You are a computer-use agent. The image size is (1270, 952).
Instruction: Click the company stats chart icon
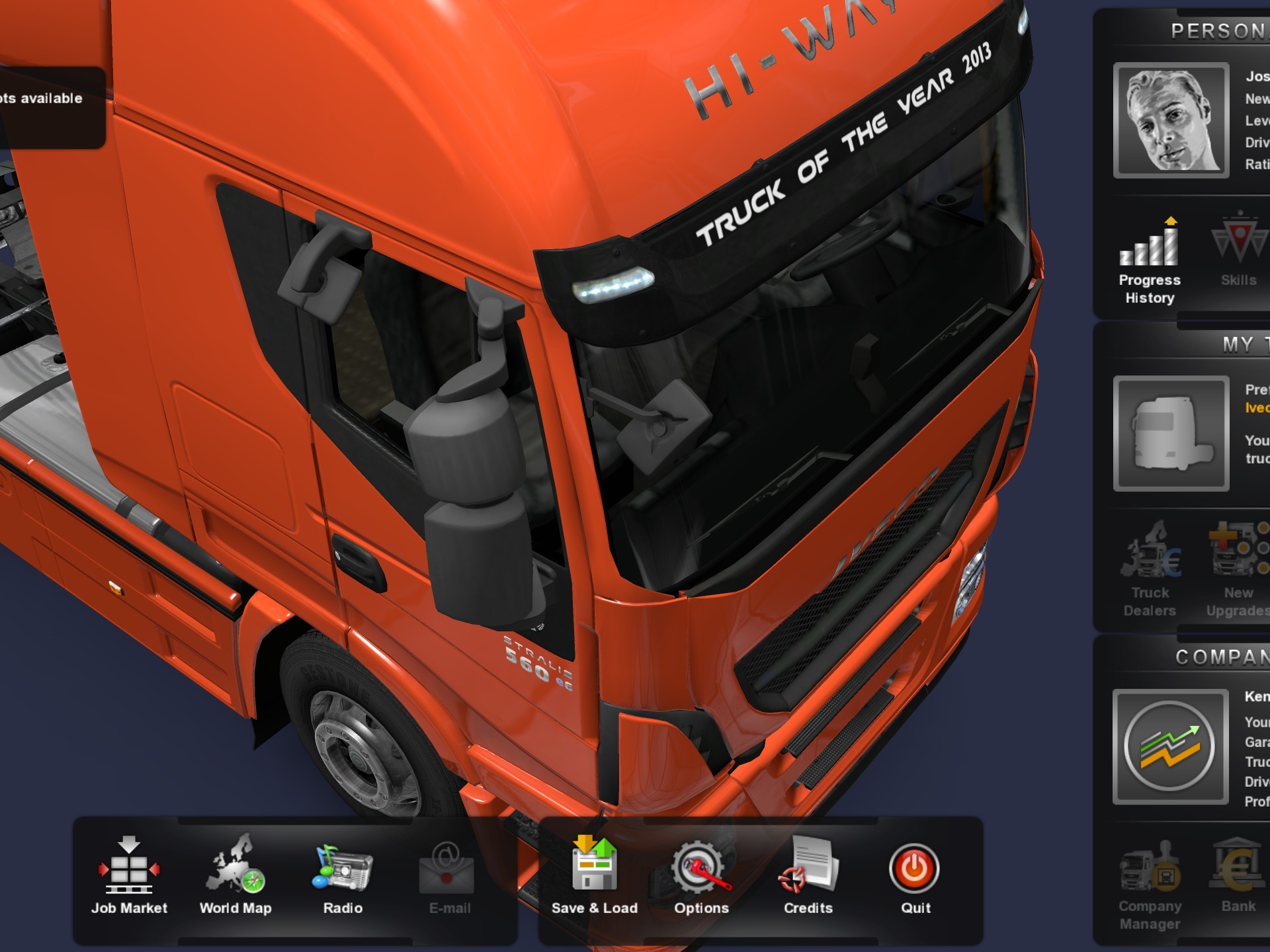point(1170,746)
